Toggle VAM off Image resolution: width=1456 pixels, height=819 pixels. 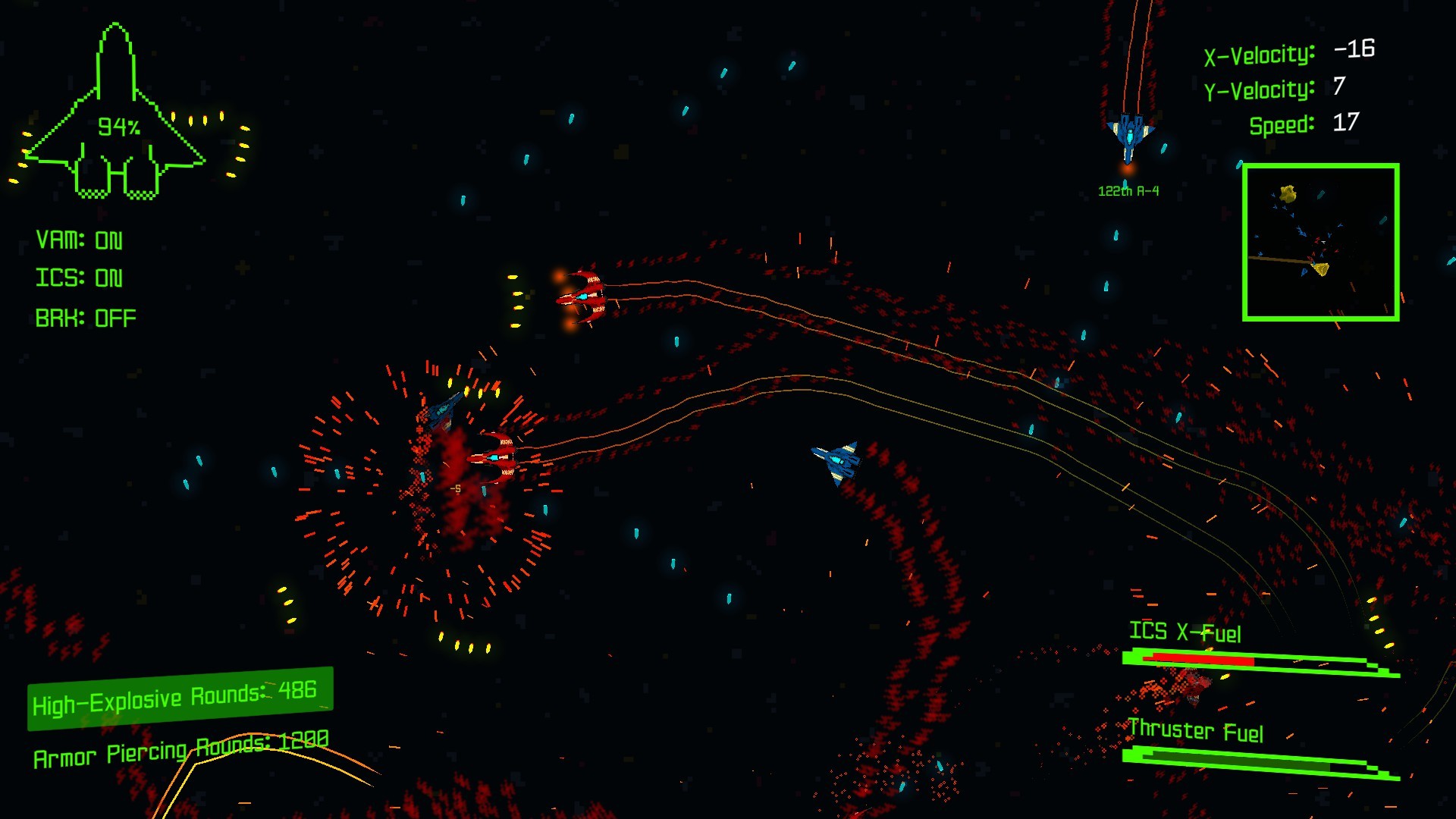80,239
